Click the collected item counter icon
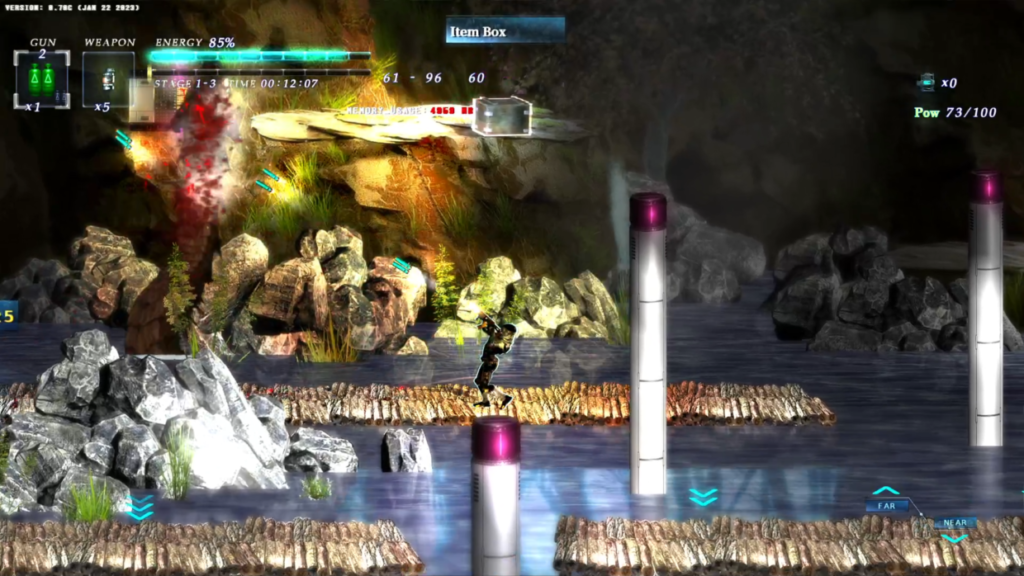Image resolution: width=1024 pixels, height=576 pixels. coord(927,83)
